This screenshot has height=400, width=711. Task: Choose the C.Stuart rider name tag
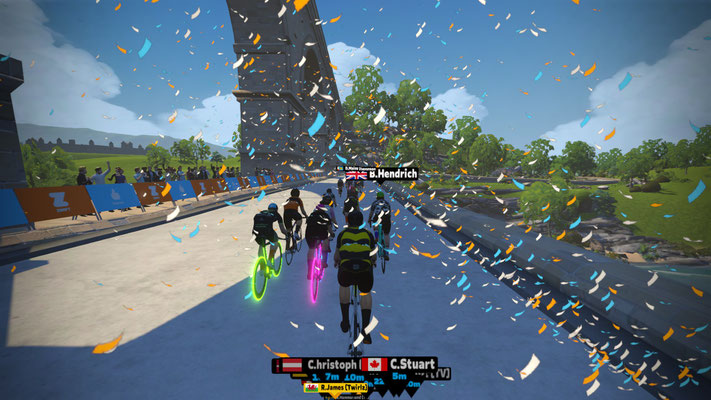(x=399, y=364)
